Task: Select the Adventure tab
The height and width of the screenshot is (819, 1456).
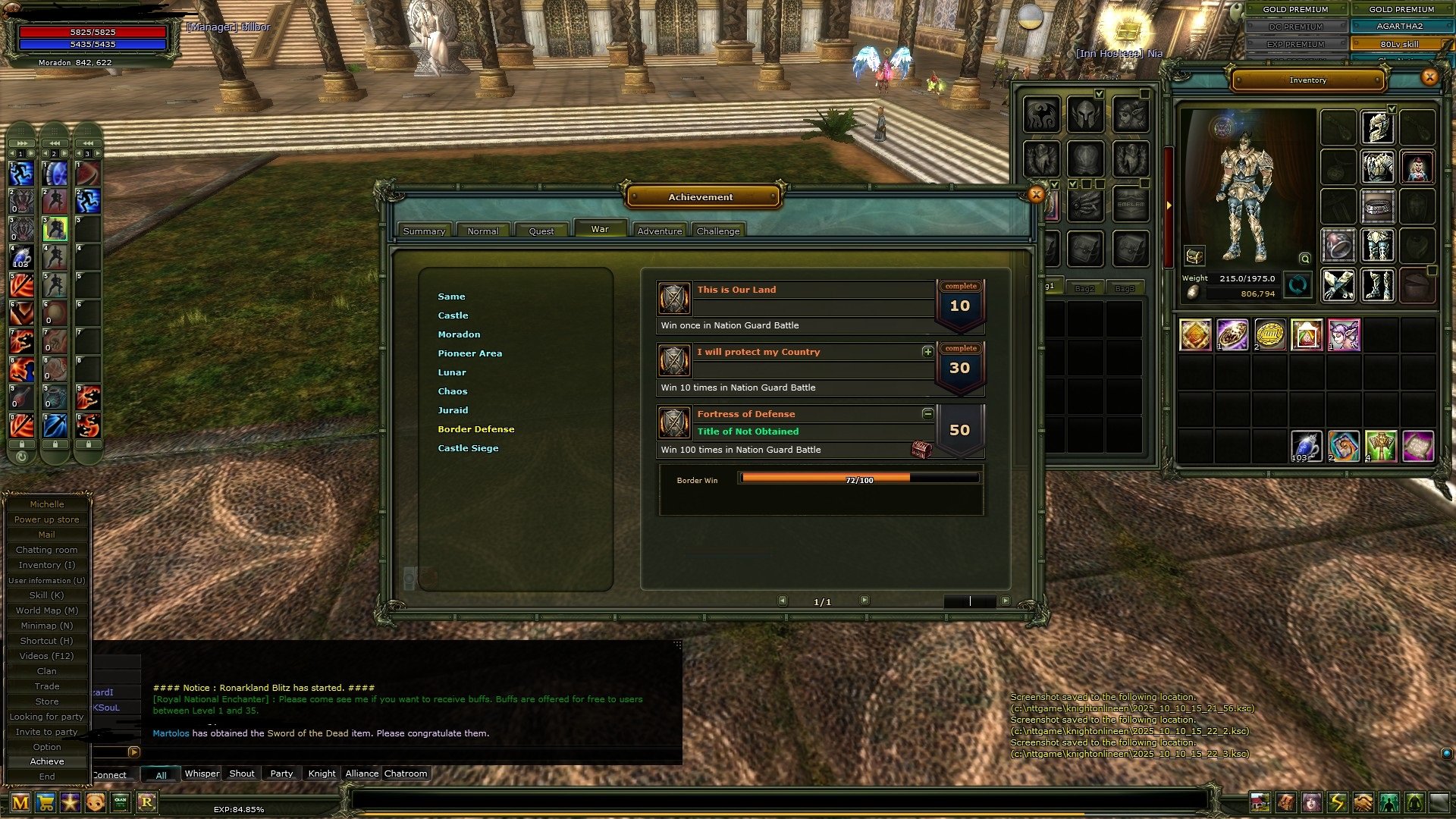Action: click(x=659, y=231)
